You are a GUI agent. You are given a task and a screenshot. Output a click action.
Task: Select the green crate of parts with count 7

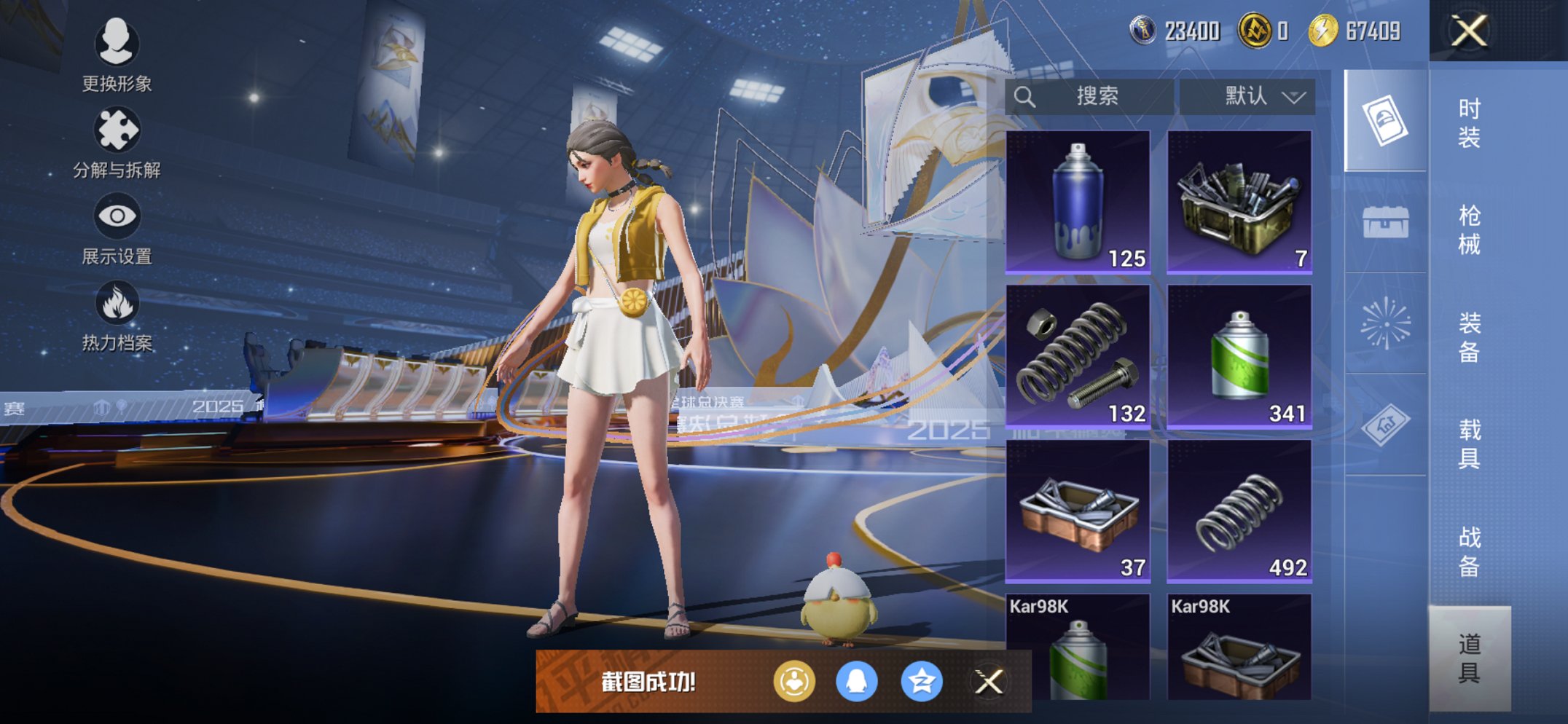pyautogui.click(x=1239, y=202)
